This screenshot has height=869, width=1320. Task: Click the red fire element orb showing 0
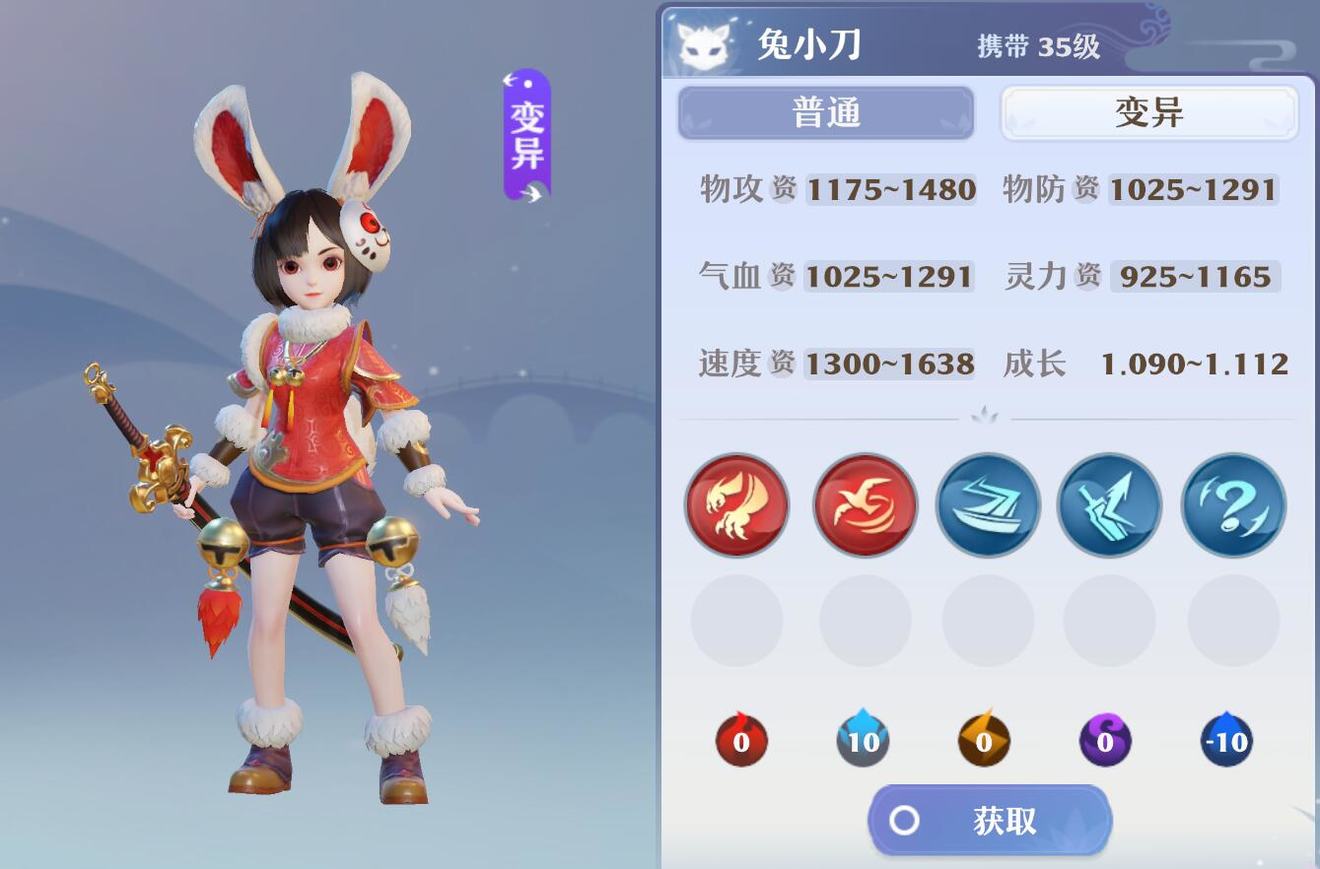point(740,741)
